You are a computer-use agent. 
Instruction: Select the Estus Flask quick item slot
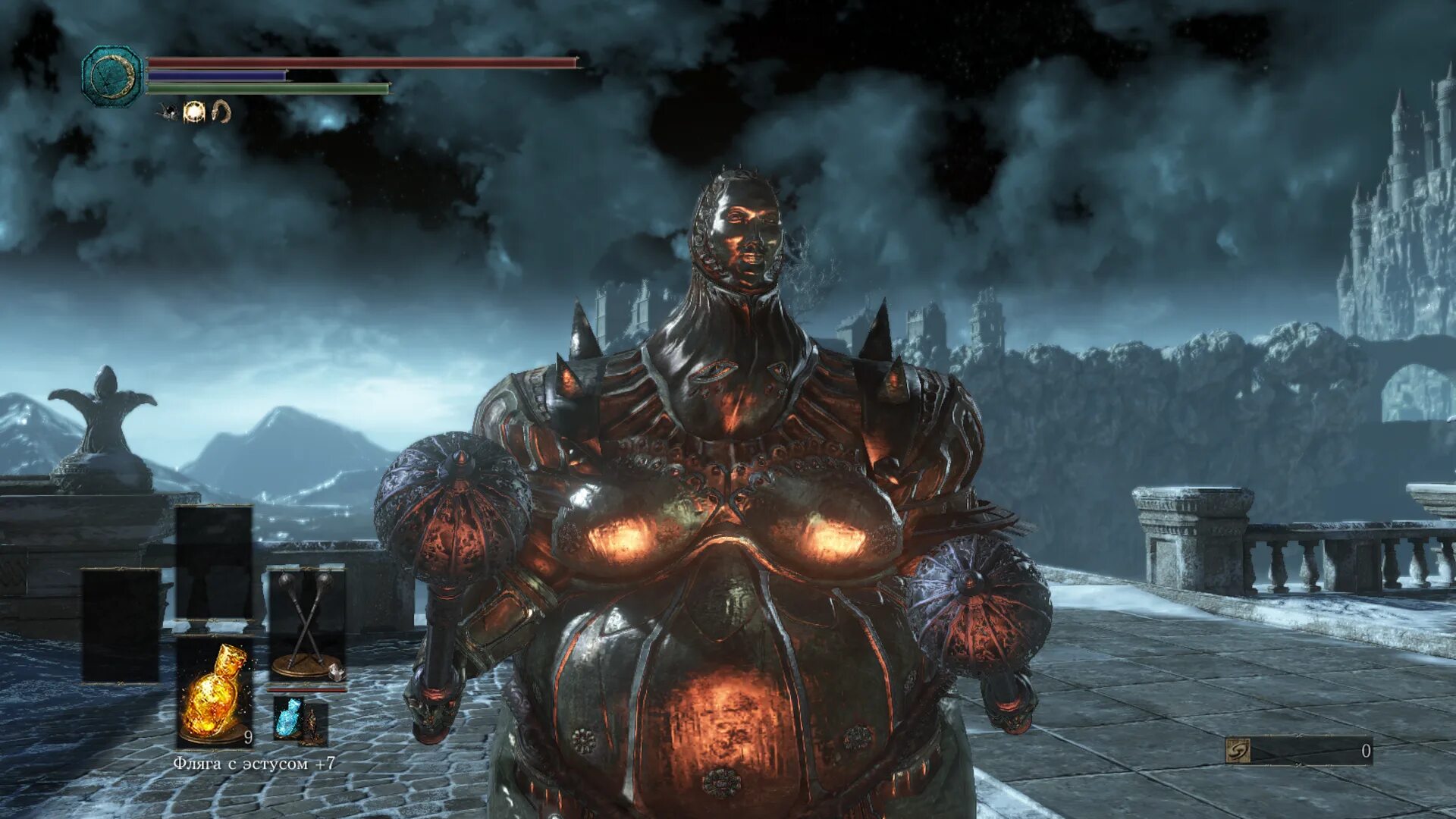pos(215,692)
